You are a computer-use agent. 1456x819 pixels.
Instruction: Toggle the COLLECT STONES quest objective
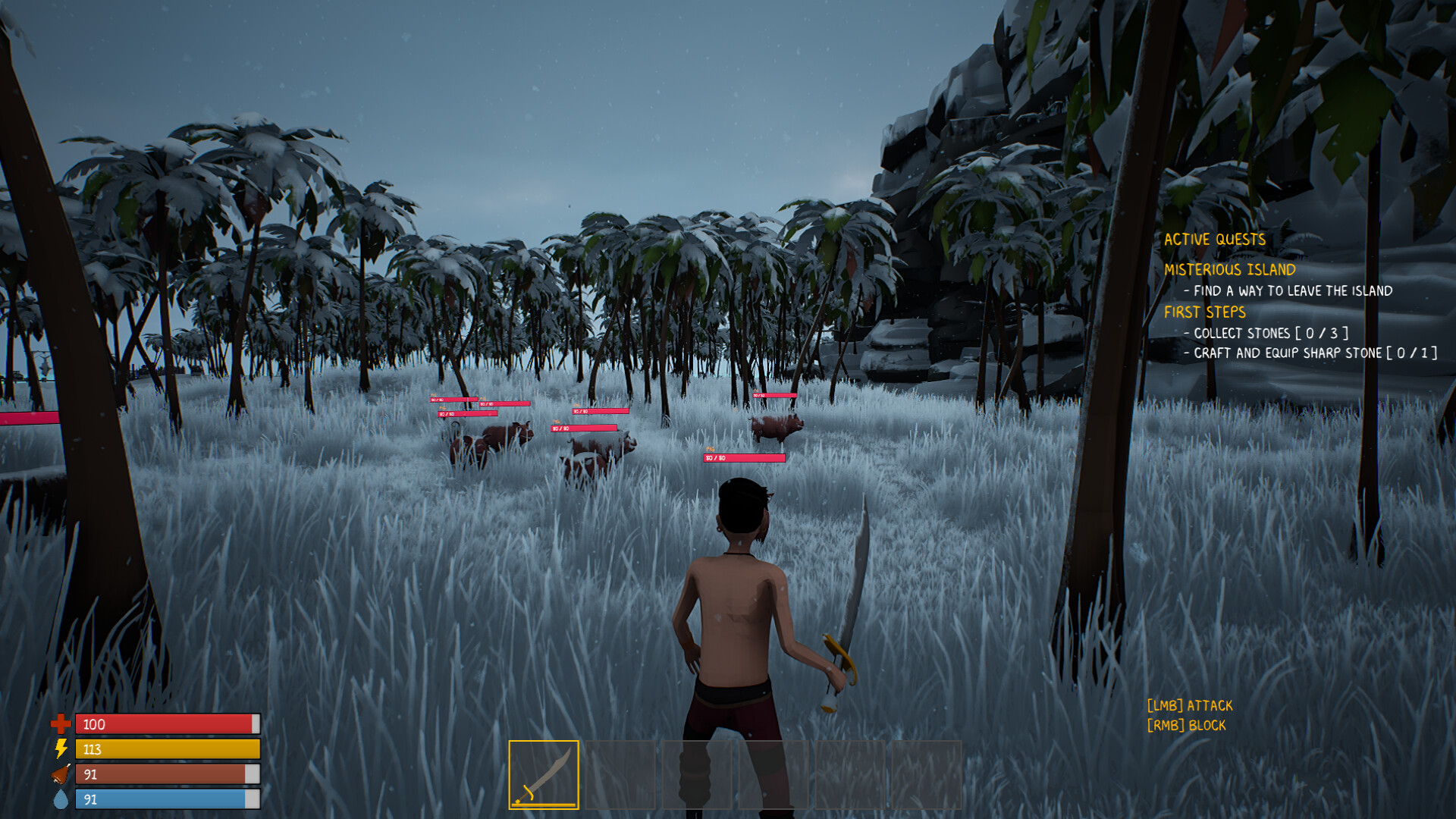click(1266, 333)
